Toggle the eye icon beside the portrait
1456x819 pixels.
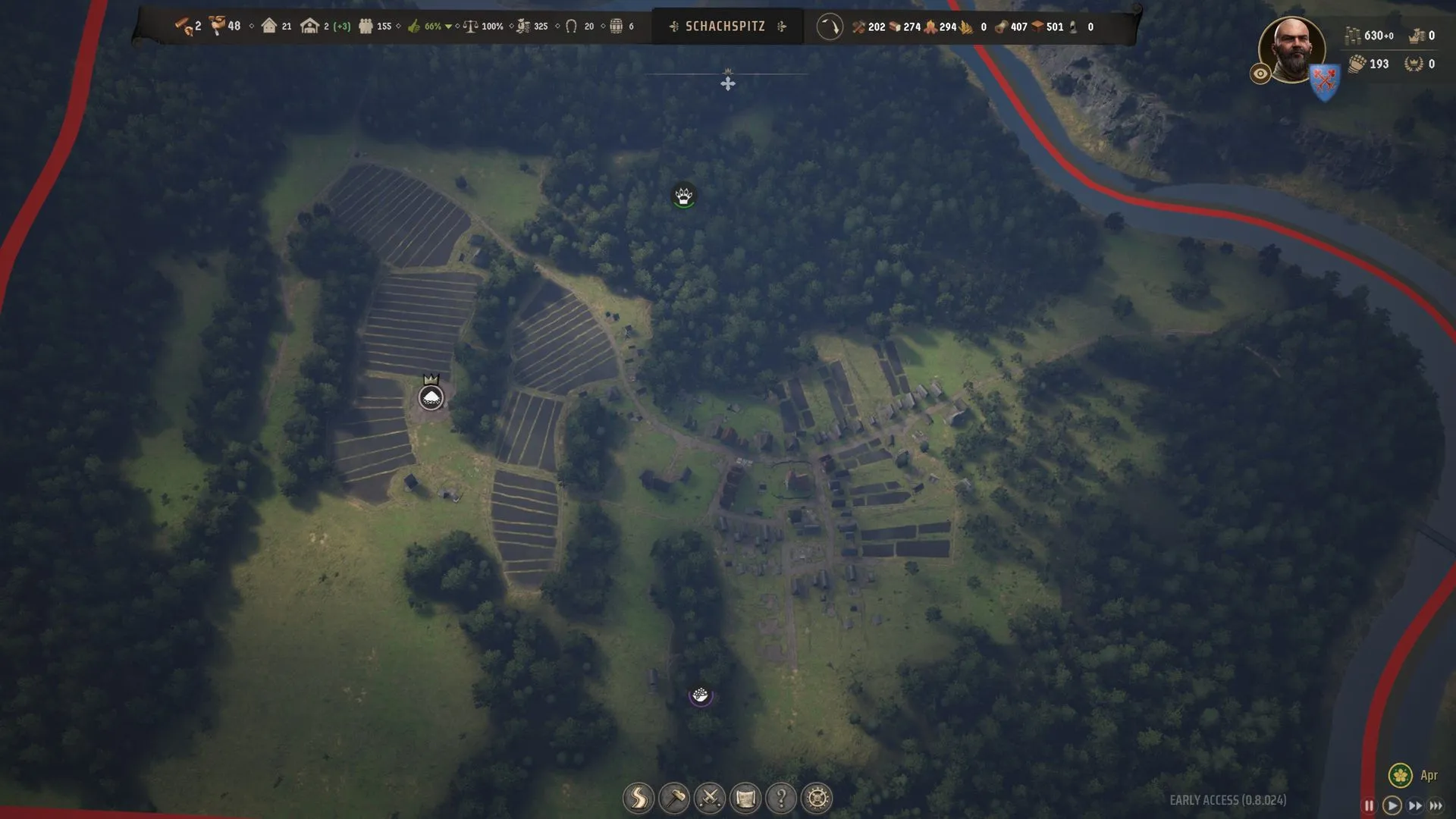tap(1260, 74)
